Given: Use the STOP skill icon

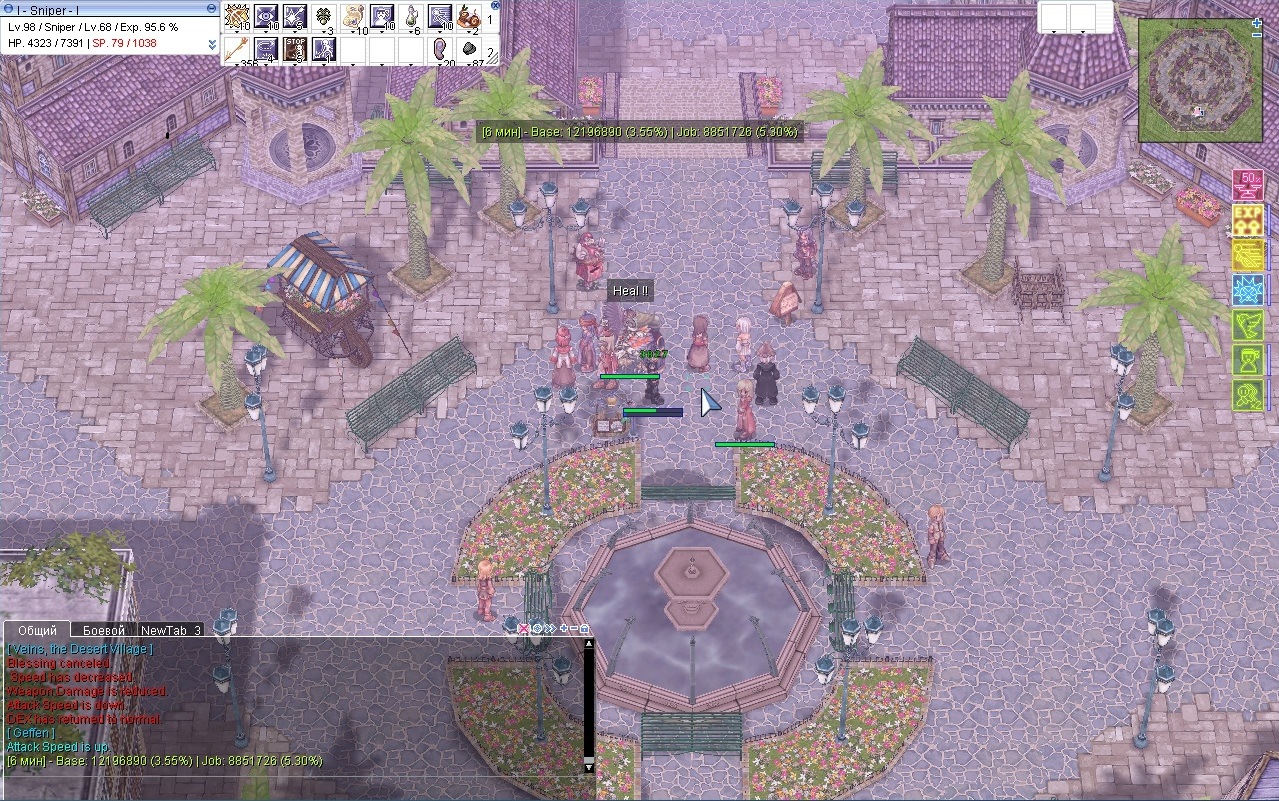Looking at the screenshot, I should [x=295, y=48].
